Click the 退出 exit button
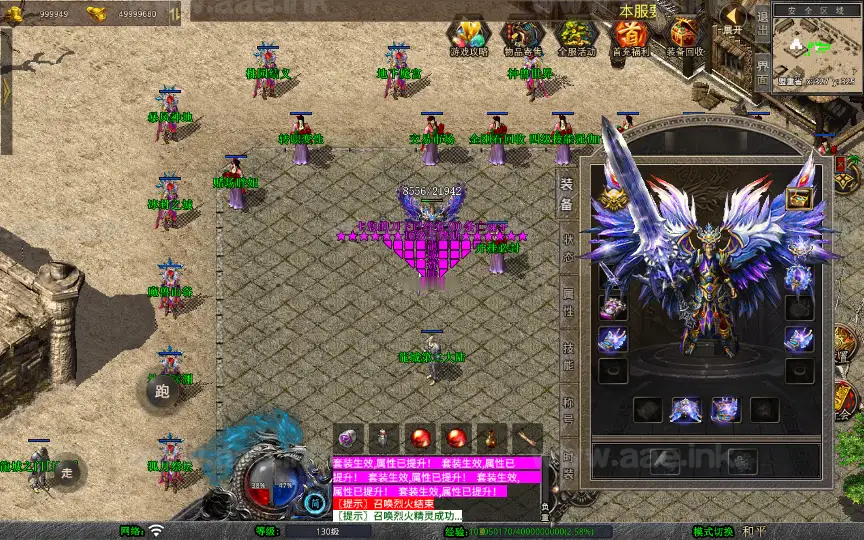 (x=762, y=18)
